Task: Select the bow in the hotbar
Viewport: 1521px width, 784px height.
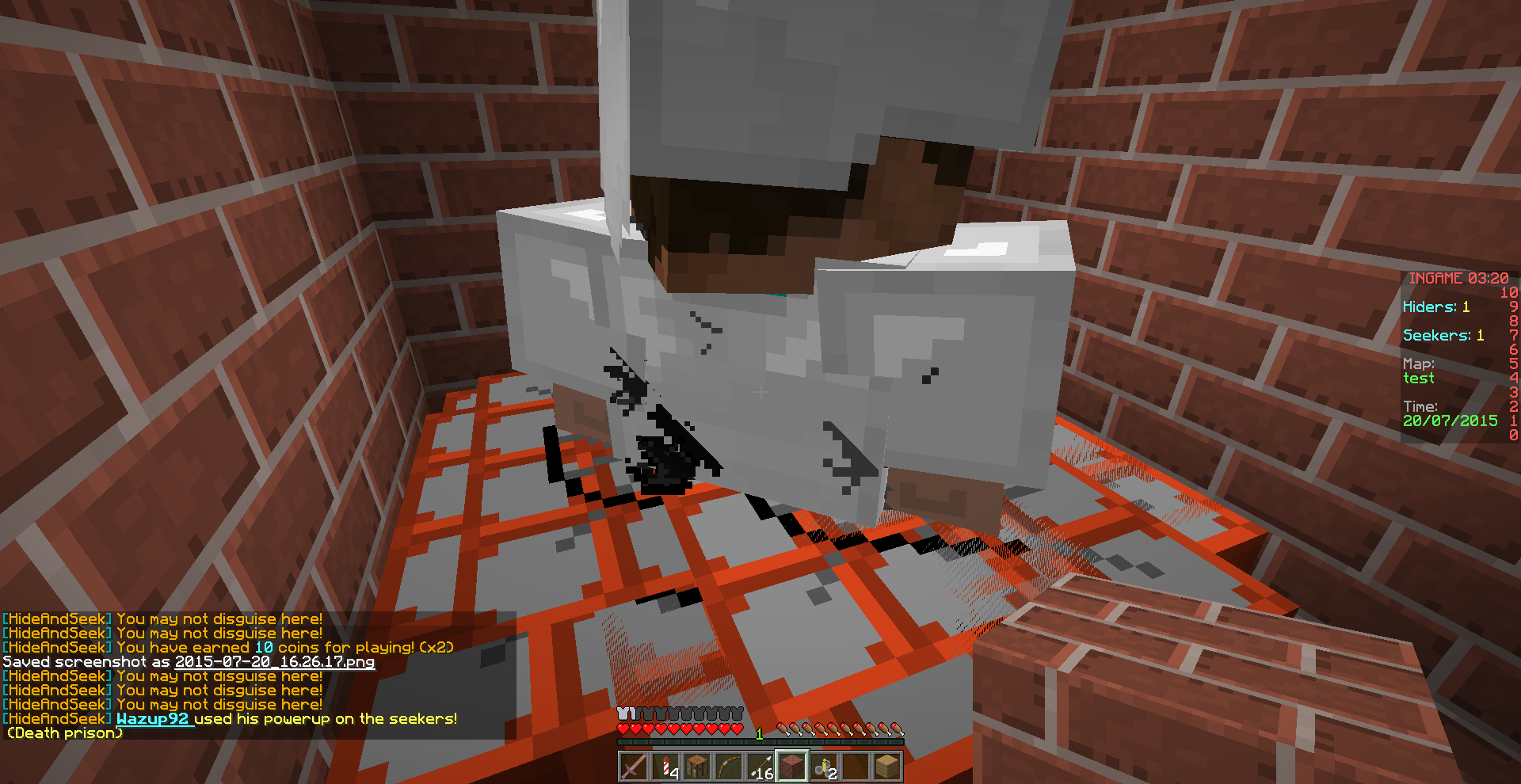Action: click(x=728, y=765)
